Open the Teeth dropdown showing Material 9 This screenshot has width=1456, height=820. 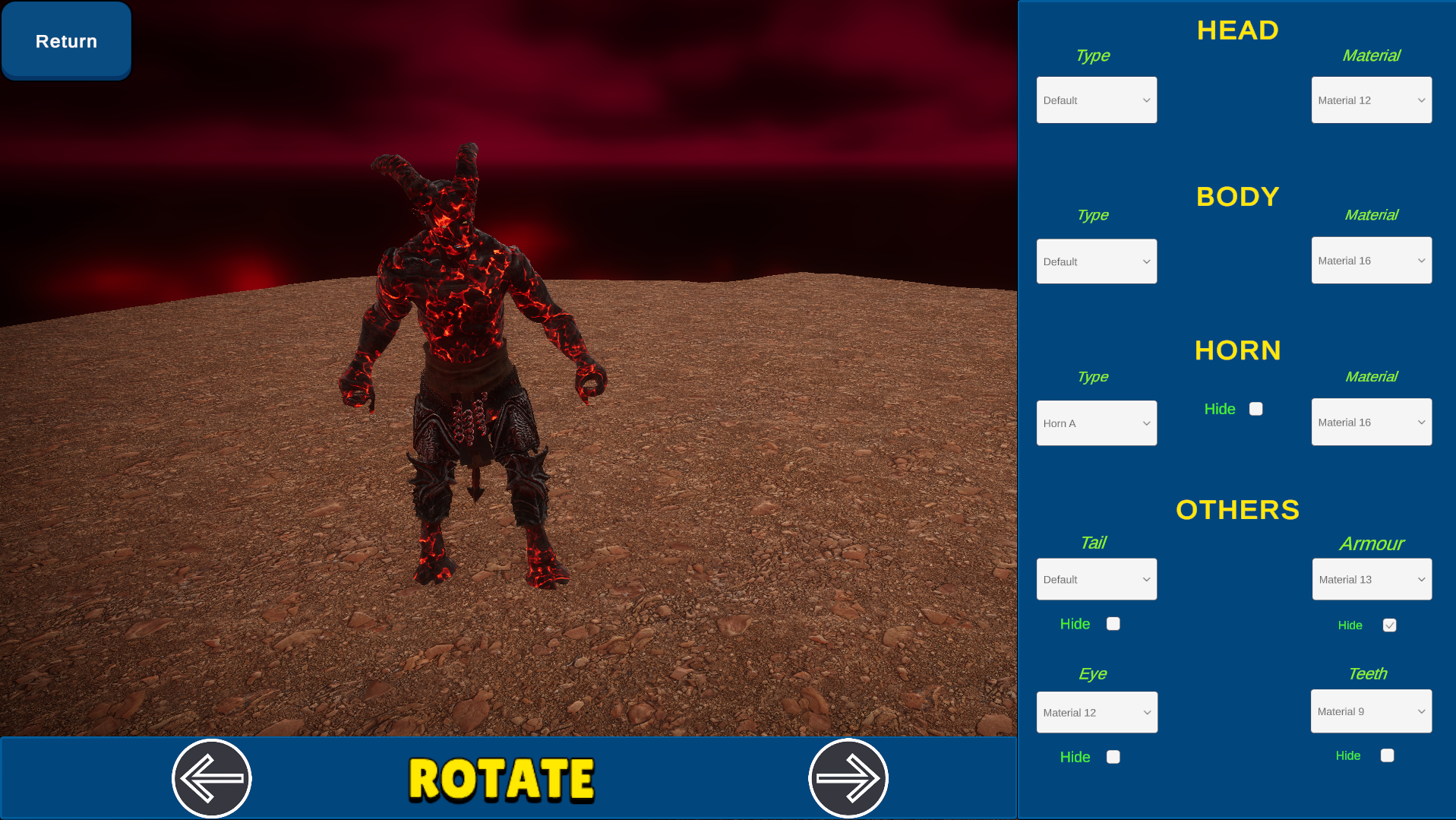[1371, 711]
